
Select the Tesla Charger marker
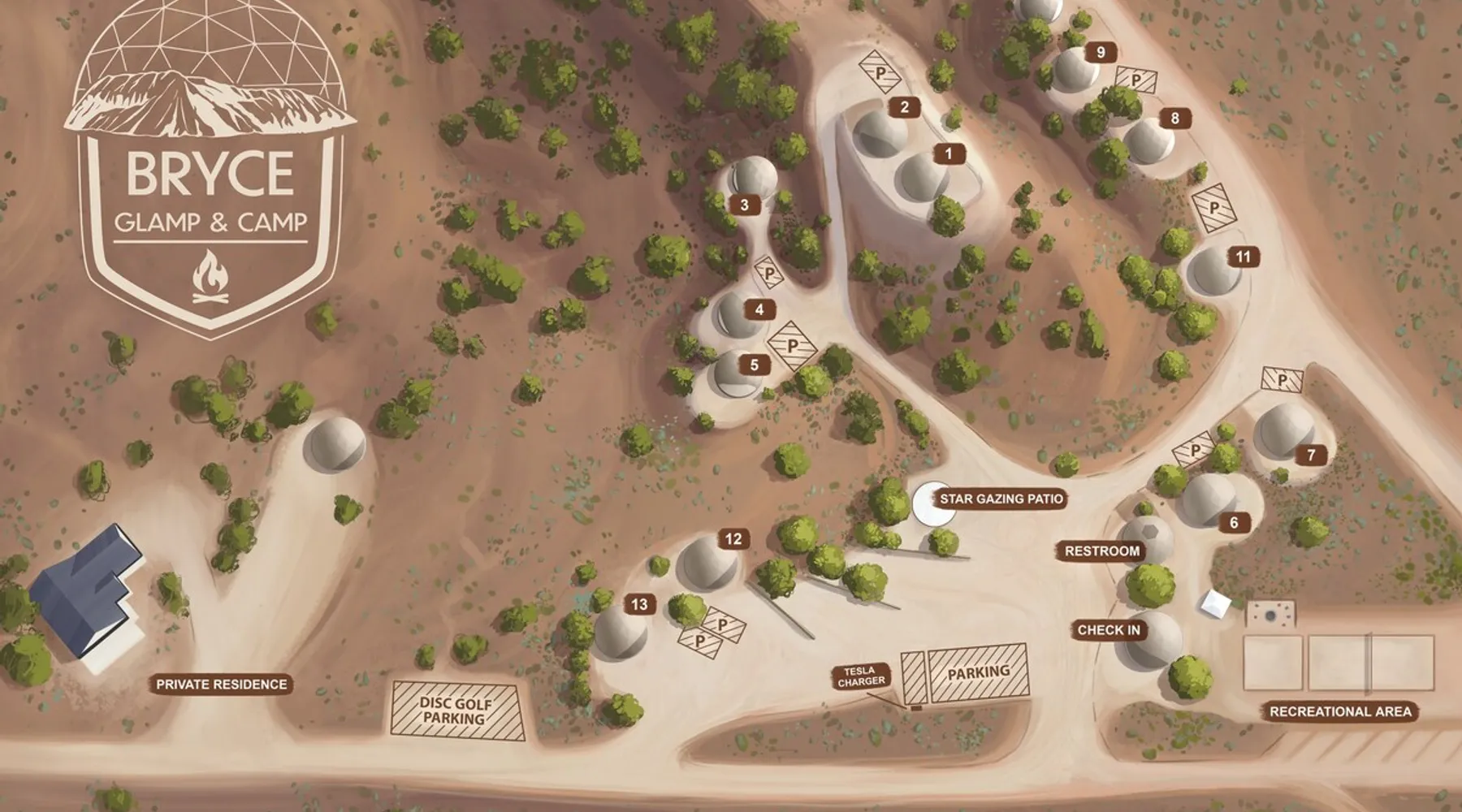tap(861, 677)
